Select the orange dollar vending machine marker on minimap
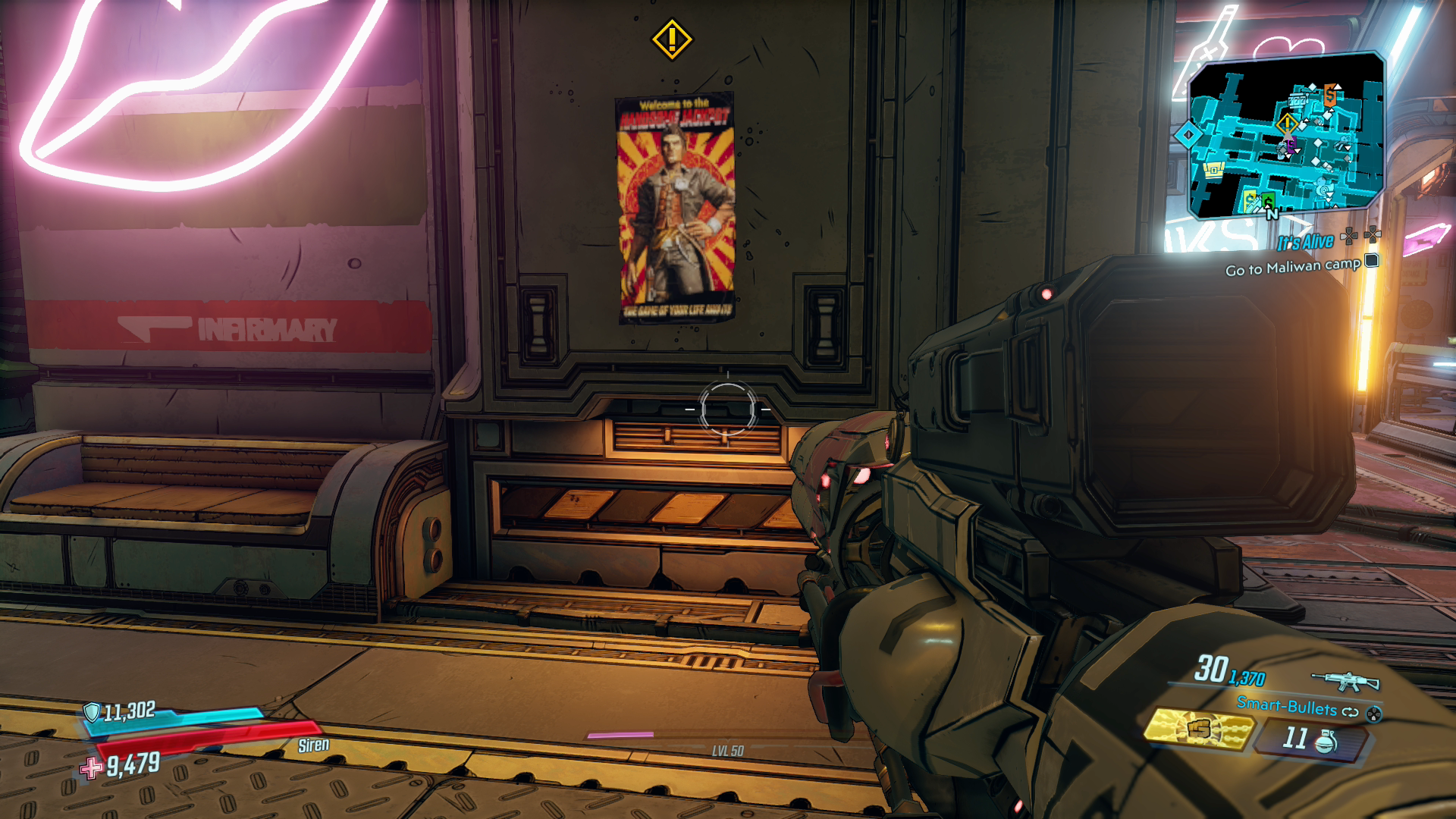Image resolution: width=1456 pixels, height=819 pixels. 1330,96
